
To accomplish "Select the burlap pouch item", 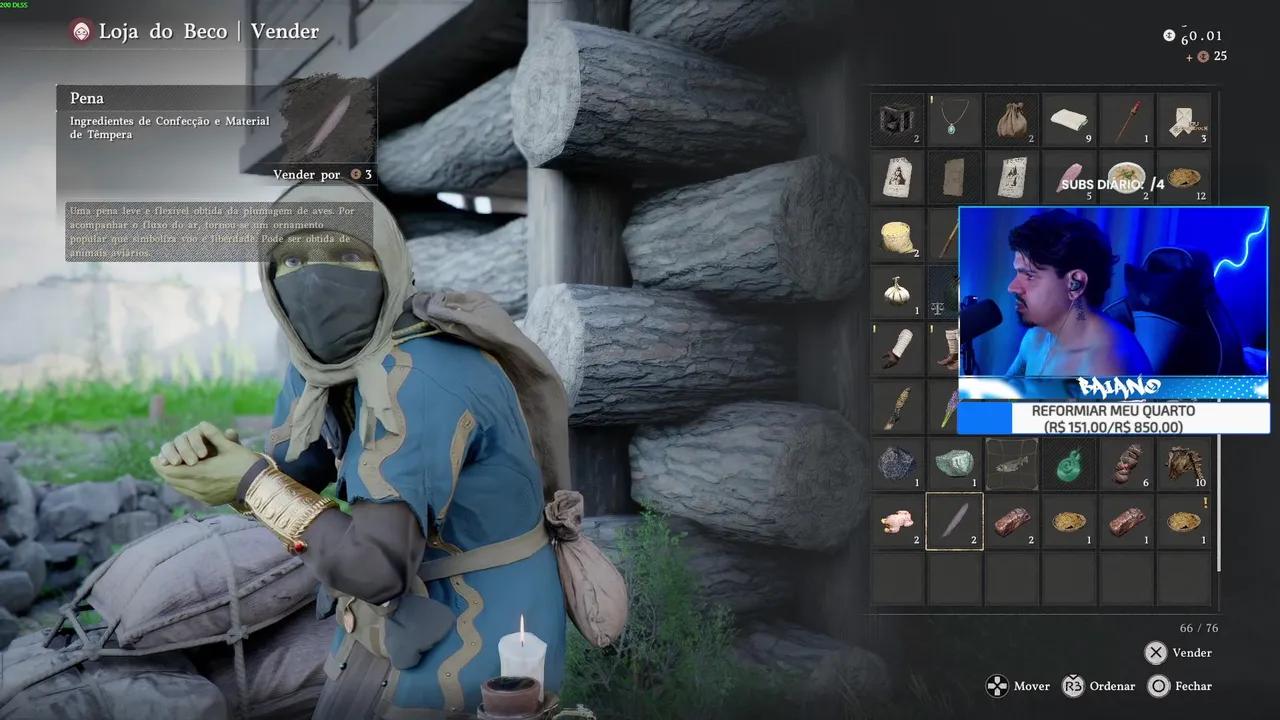I will (x=1011, y=120).
